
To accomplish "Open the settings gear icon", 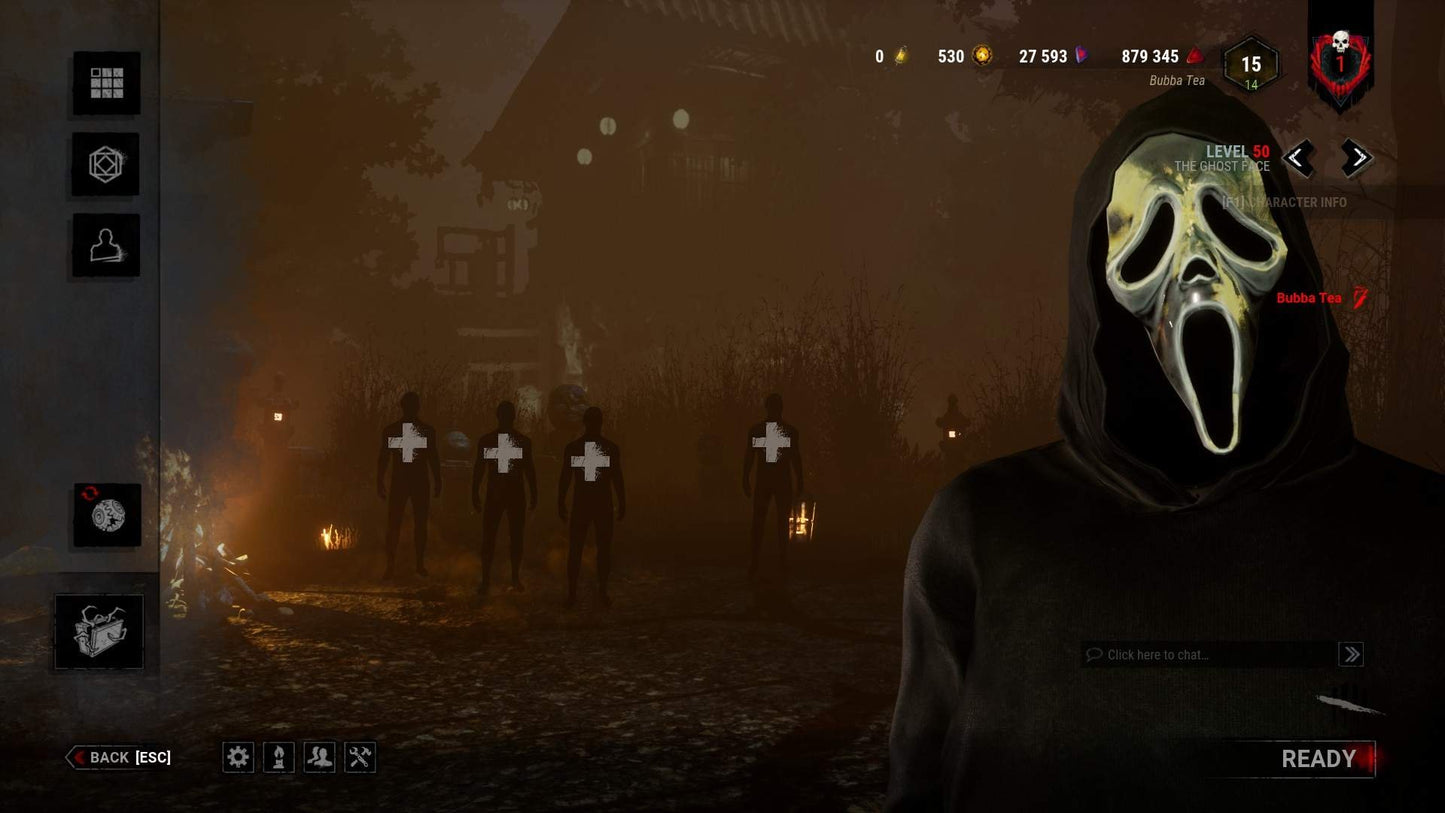I will (x=238, y=757).
